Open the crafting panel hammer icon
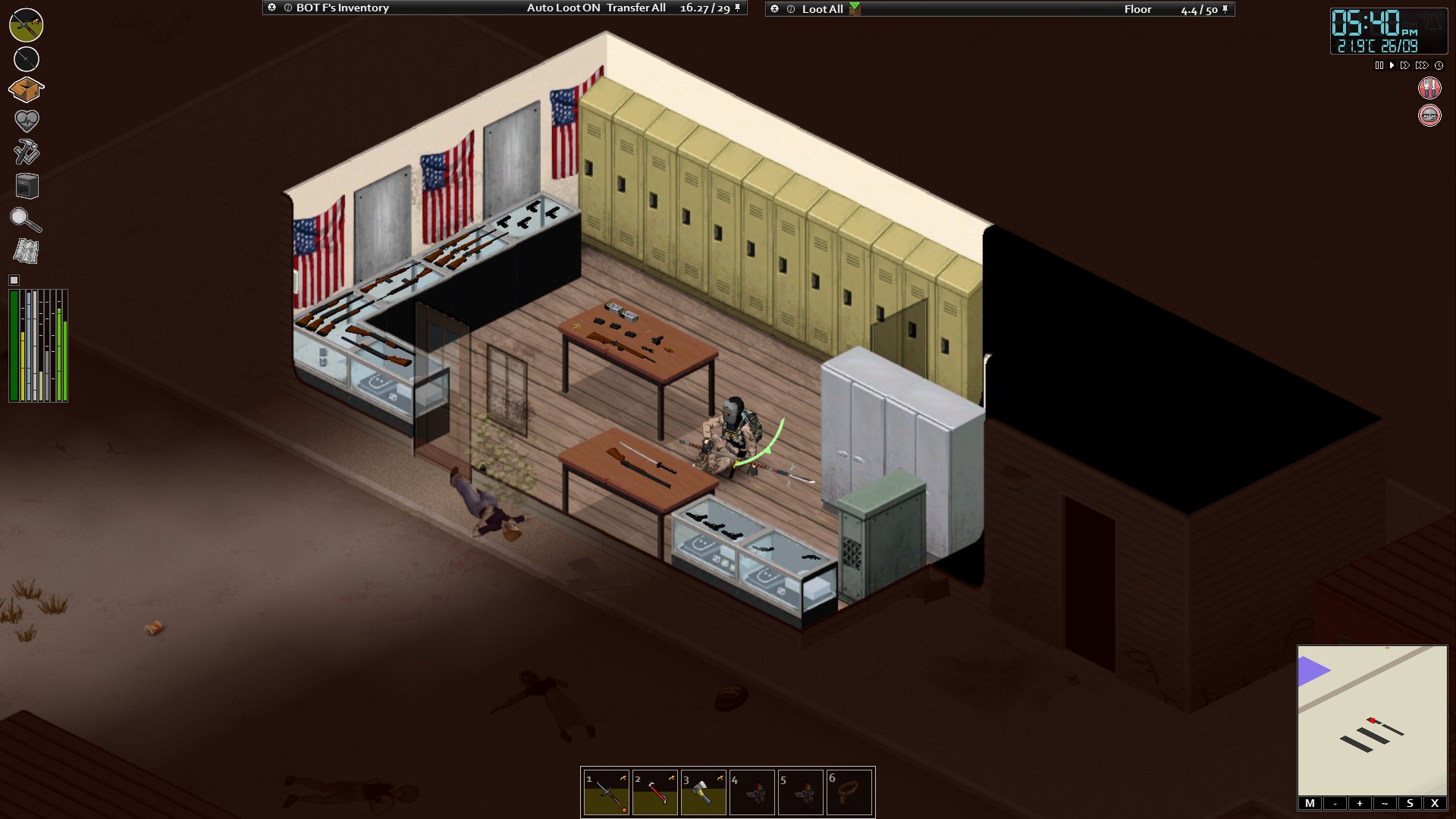1456x819 pixels. pyautogui.click(x=25, y=152)
